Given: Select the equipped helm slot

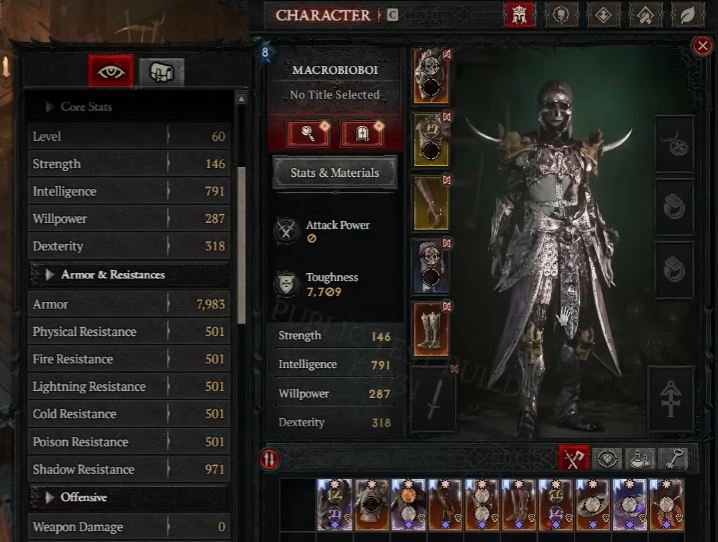Looking at the screenshot, I should pos(431,76).
